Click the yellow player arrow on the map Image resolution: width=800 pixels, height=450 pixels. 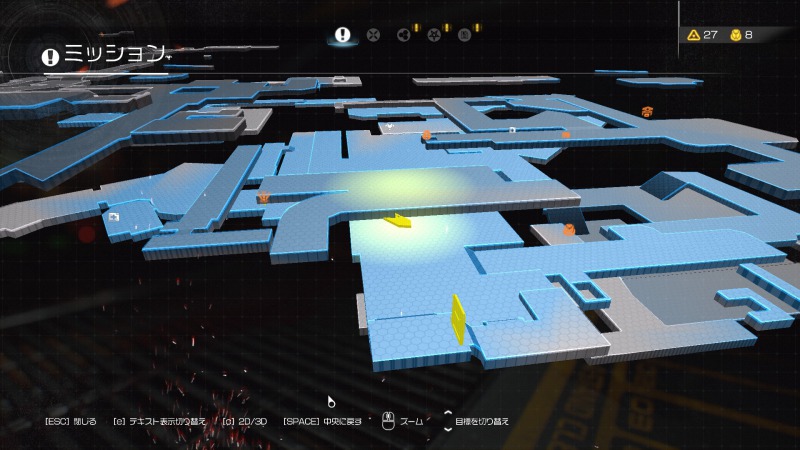[x=398, y=220]
